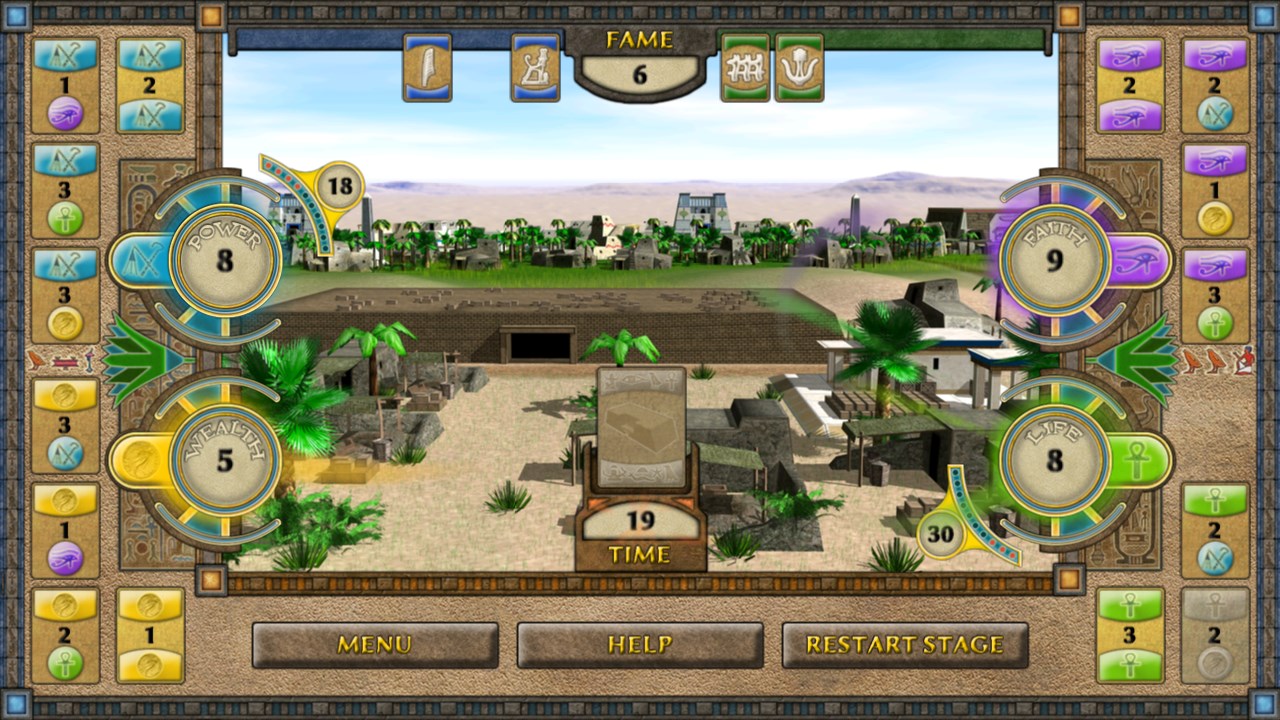
Task: Play the green irrigation hieroglyph card
Action: click(745, 67)
